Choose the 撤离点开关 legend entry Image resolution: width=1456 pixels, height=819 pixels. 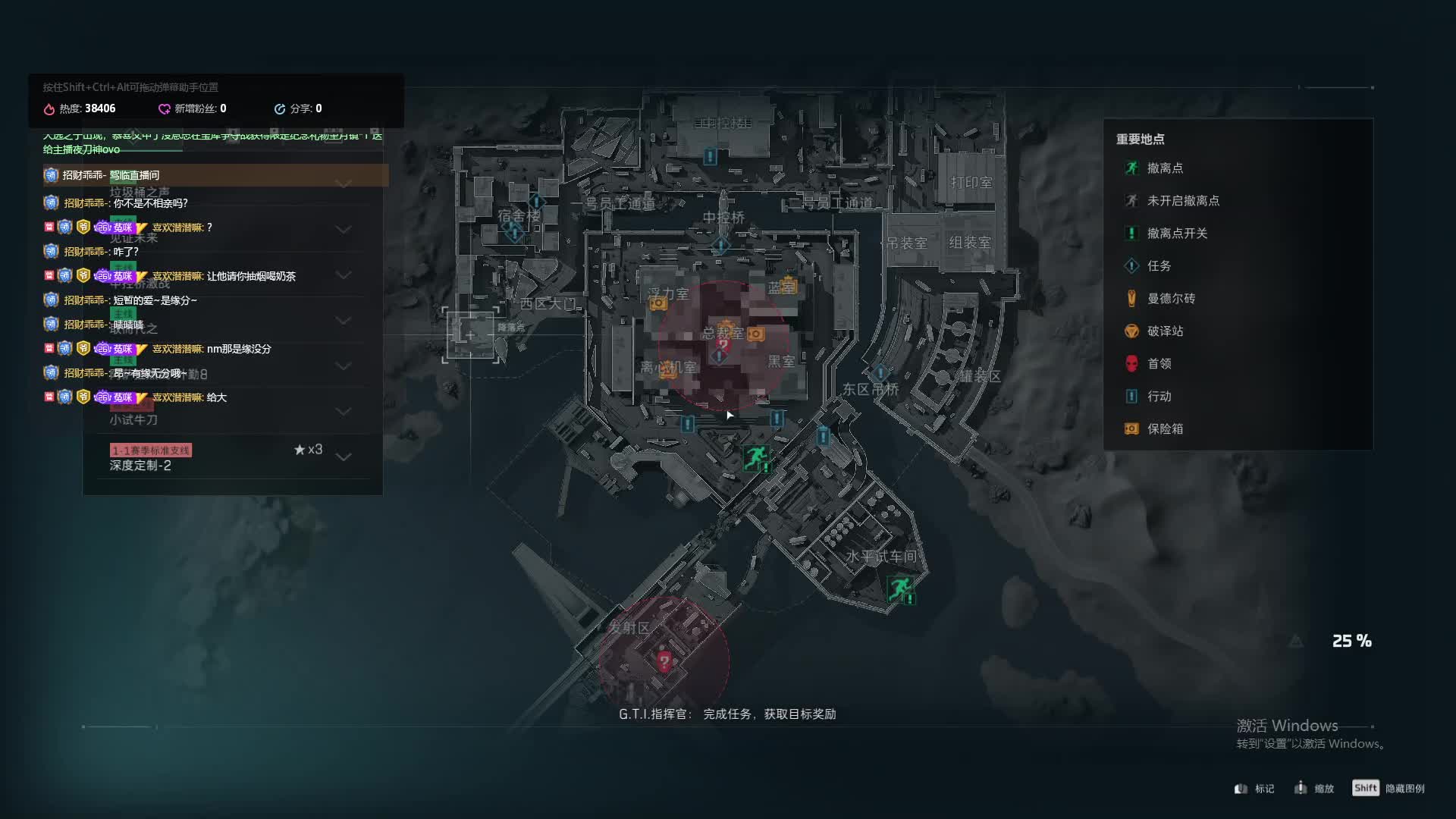tap(1176, 234)
